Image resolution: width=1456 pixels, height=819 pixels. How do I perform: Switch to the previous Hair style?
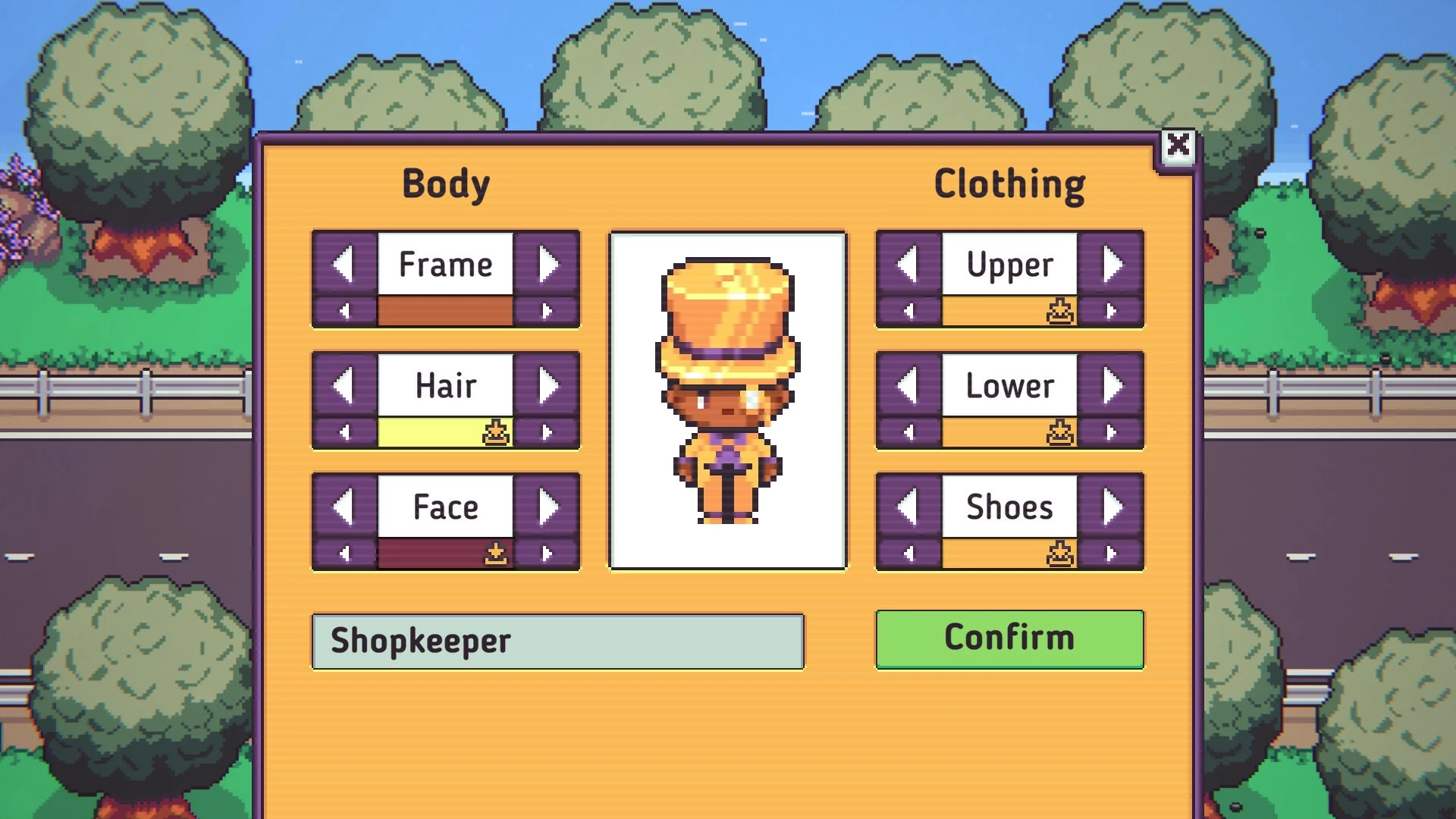click(344, 386)
